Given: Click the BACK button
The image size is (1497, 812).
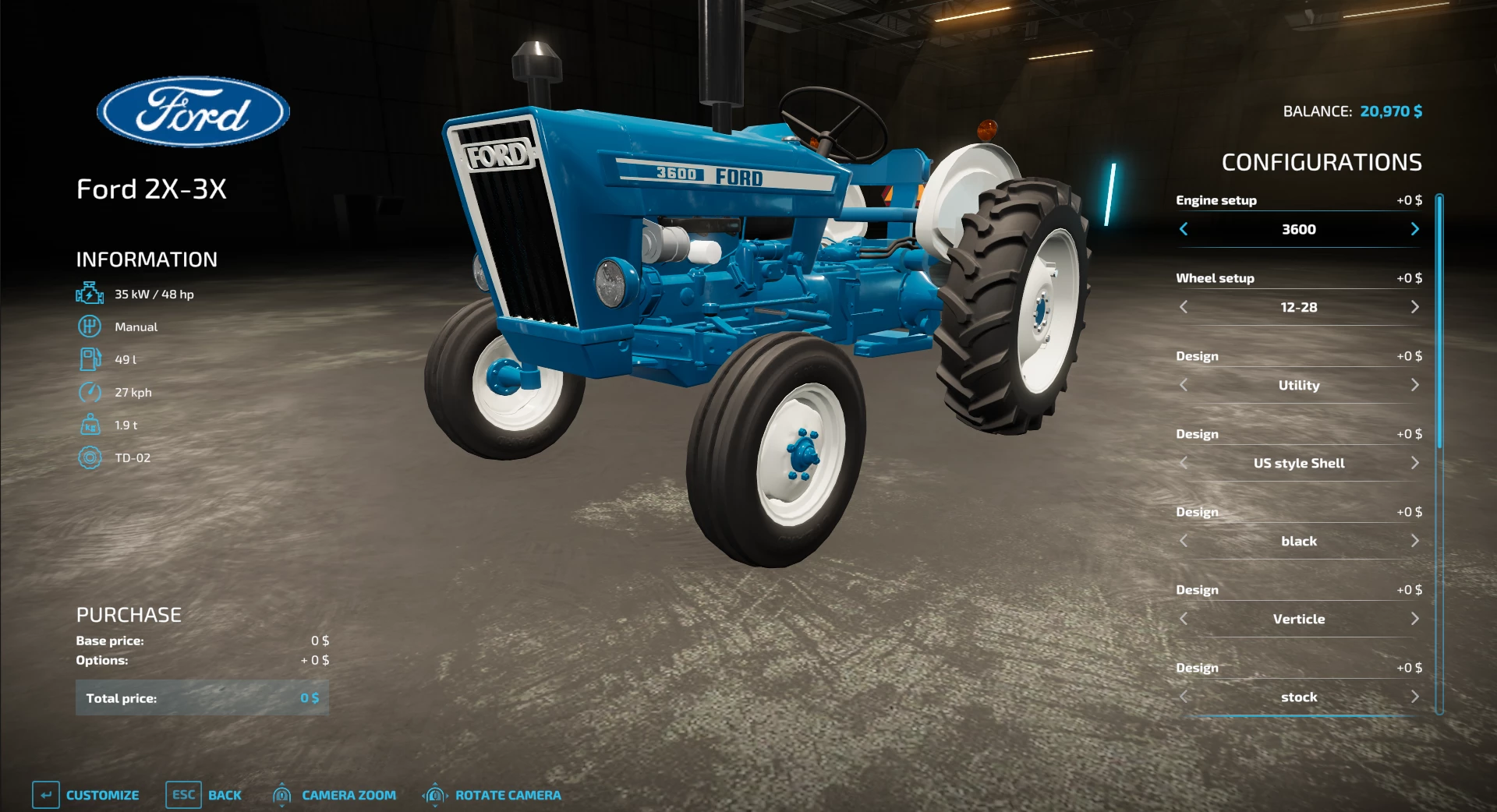Looking at the screenshot, I should tap(225, 795).
